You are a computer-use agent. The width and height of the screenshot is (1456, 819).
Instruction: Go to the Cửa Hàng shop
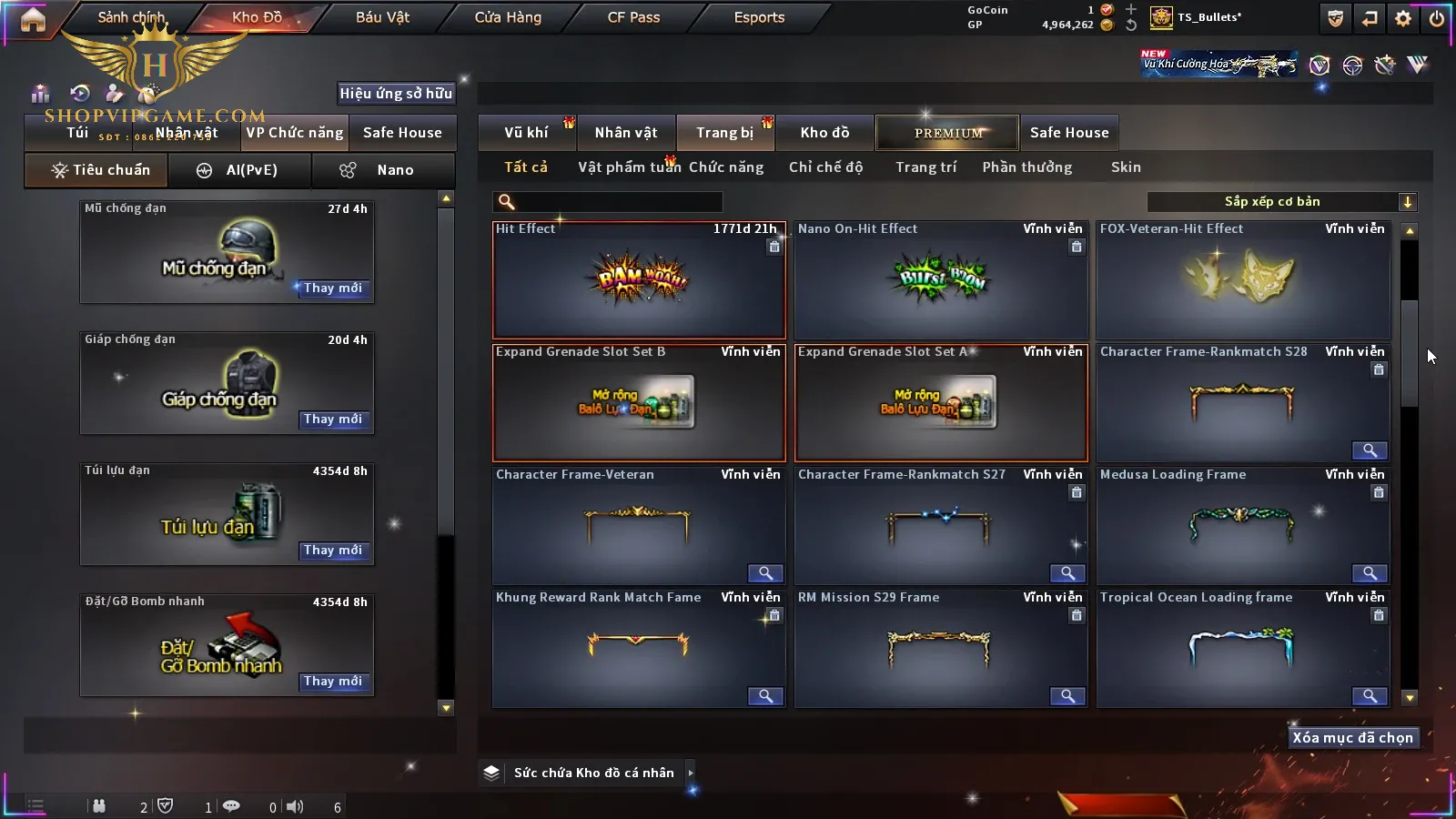click(x=508, y=17)
